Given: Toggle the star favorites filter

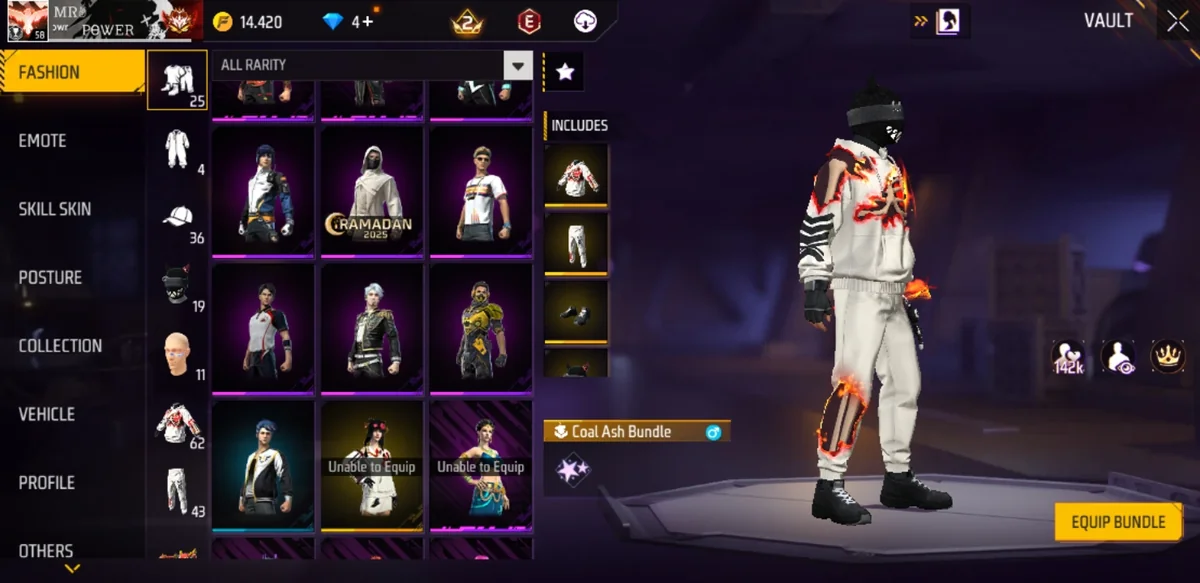Looking at the screenshot, I should (565, 72).
